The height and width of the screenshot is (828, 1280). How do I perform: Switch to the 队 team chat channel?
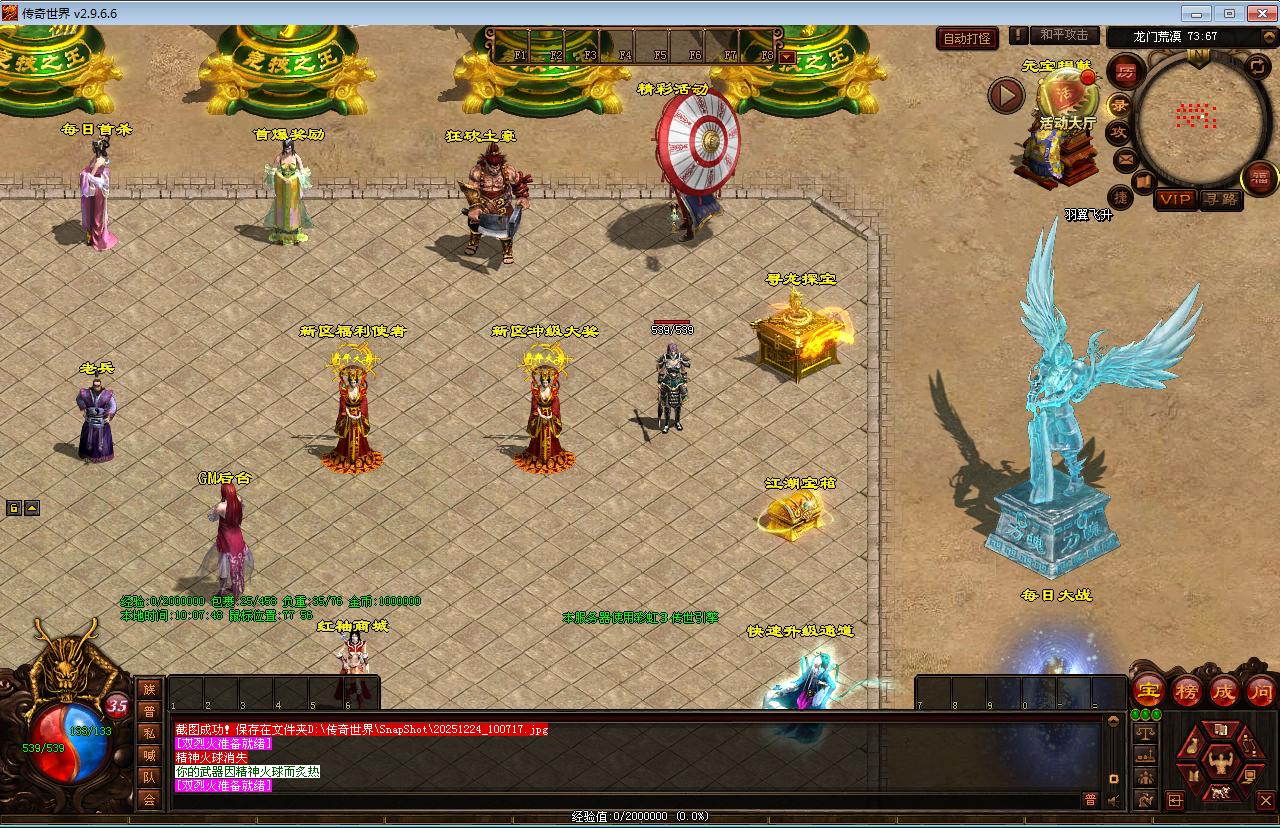click(x=149, y=777)
